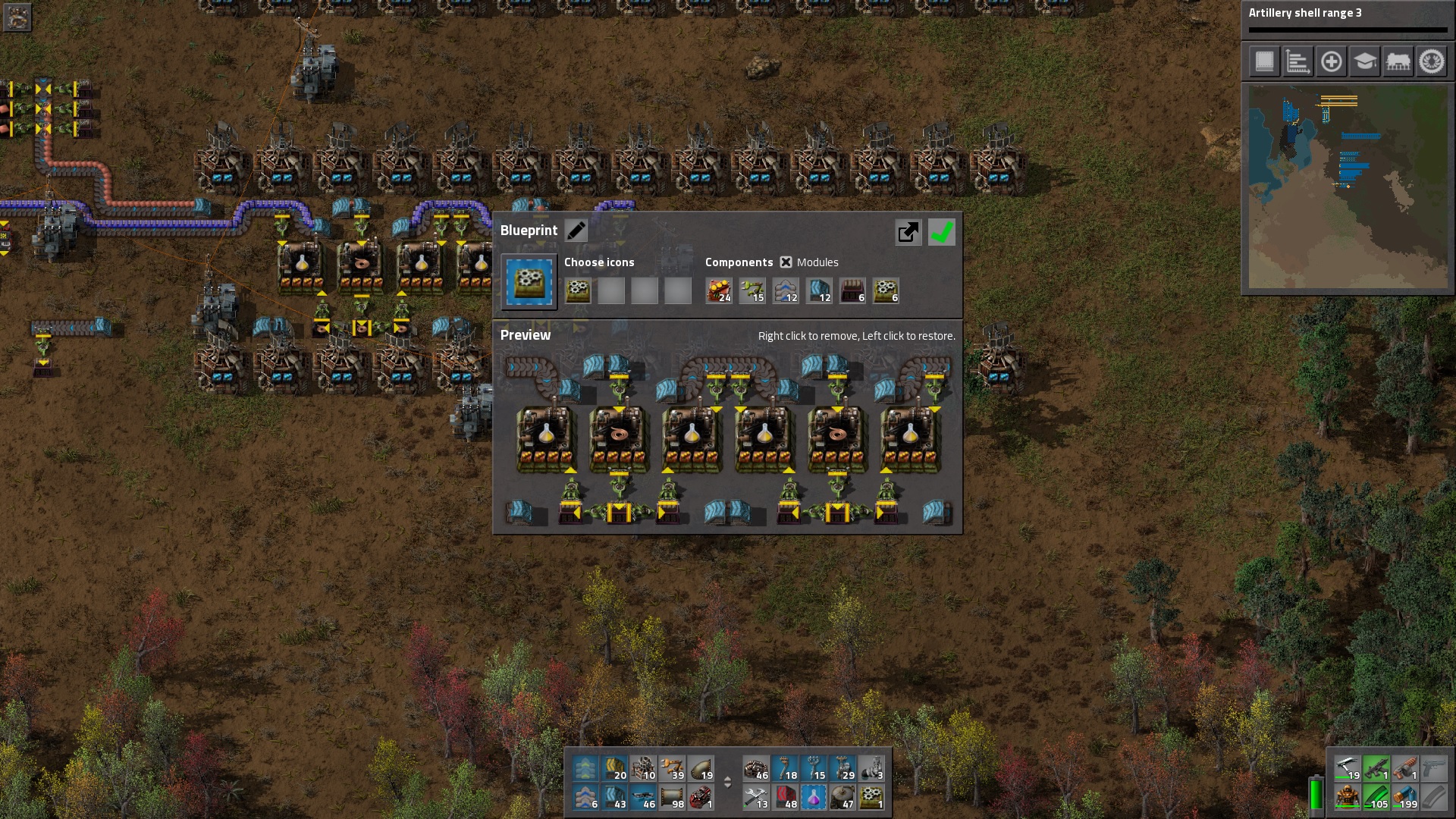Viewport: 1456px width, 819px height.
Task: Select the assembling machine component showing 24
Action: (x=718, y=290)
